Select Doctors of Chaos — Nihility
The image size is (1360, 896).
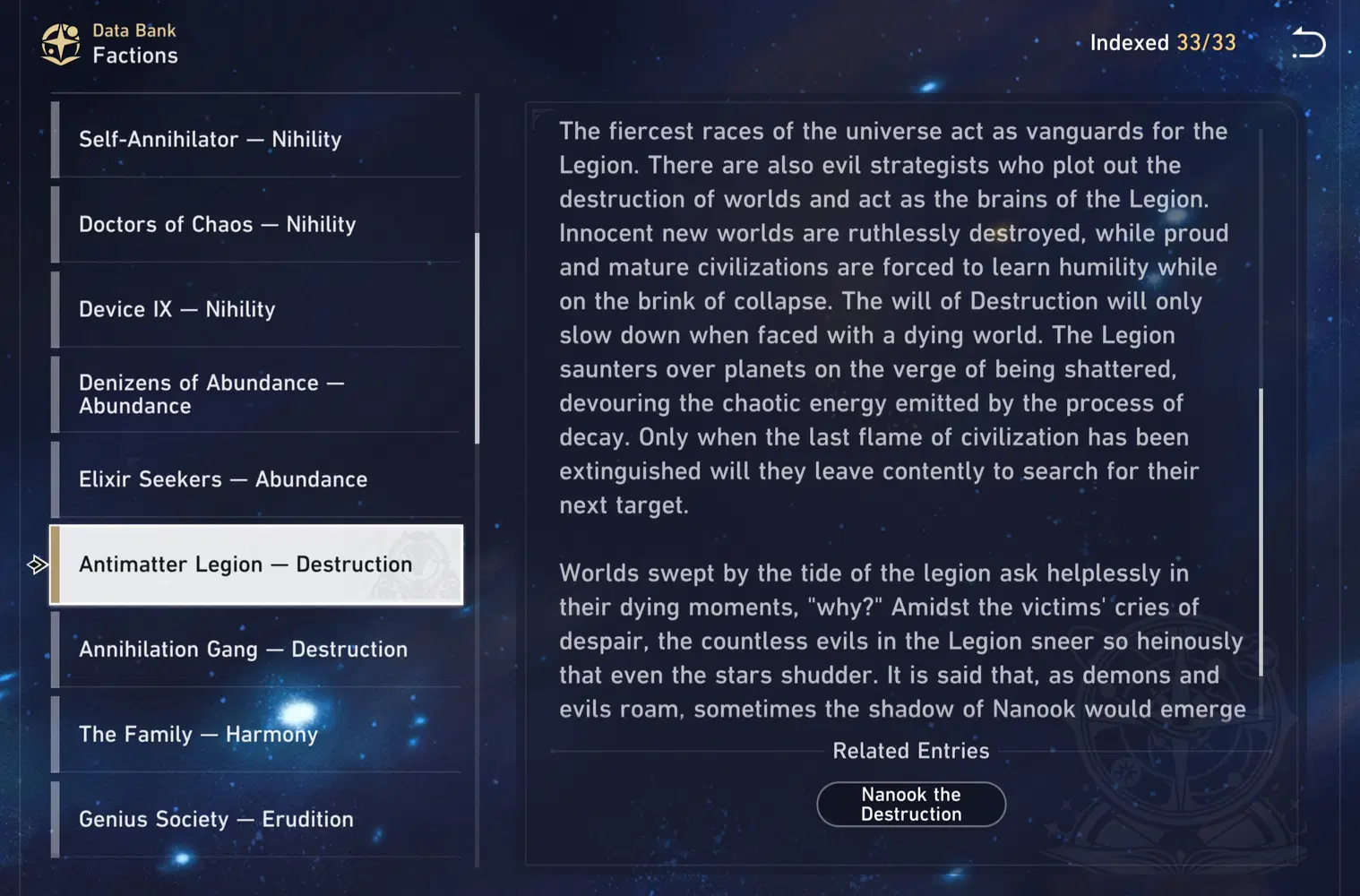point(257,224)
